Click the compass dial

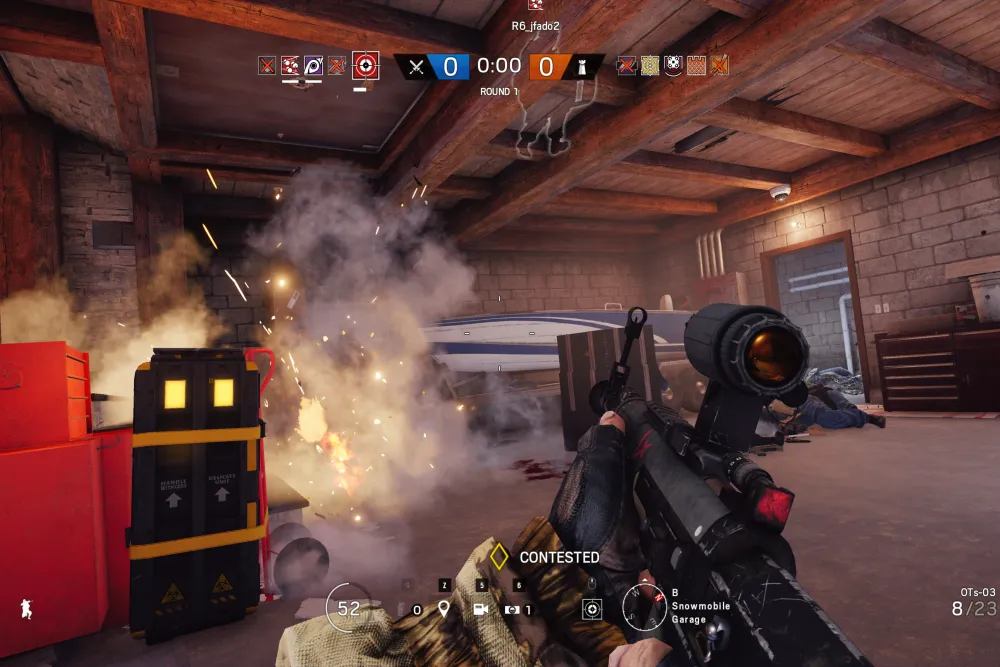644,606
